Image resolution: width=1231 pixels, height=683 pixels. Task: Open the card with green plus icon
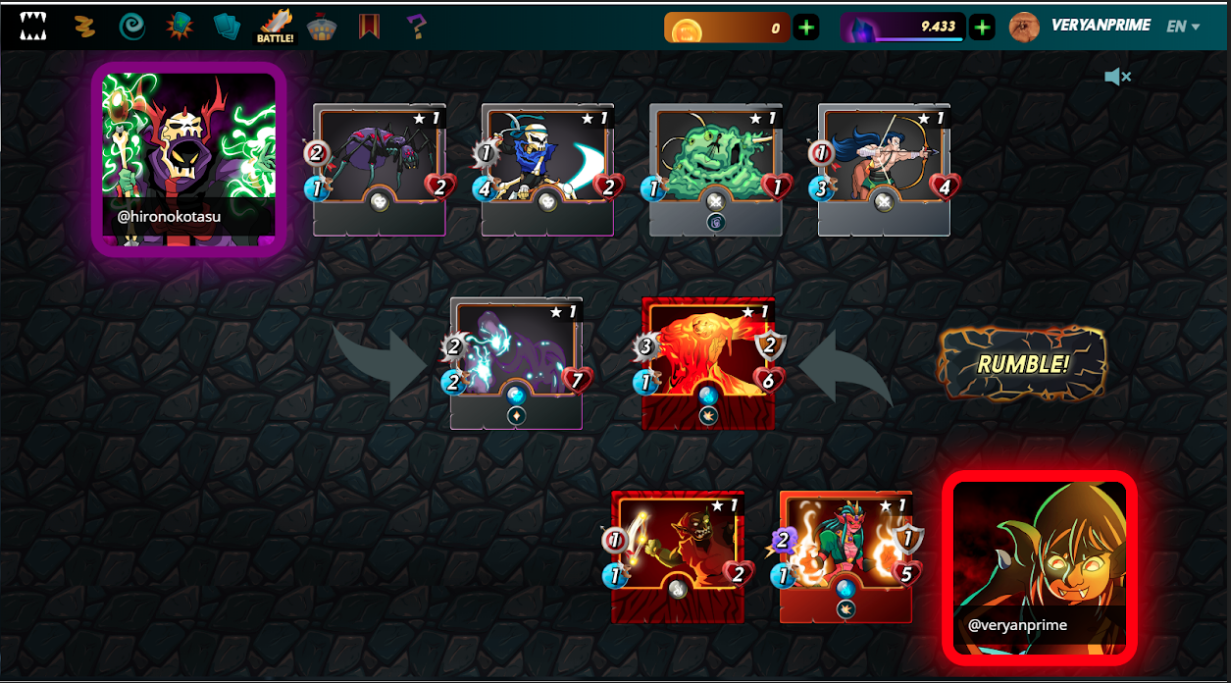[x=180, y=26]
